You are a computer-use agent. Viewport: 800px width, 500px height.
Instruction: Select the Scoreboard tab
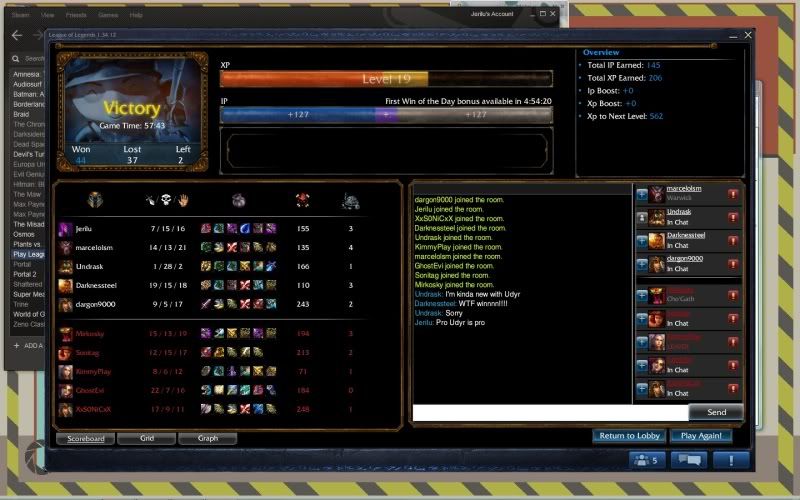pyautogui.click(x=85, y=438)
